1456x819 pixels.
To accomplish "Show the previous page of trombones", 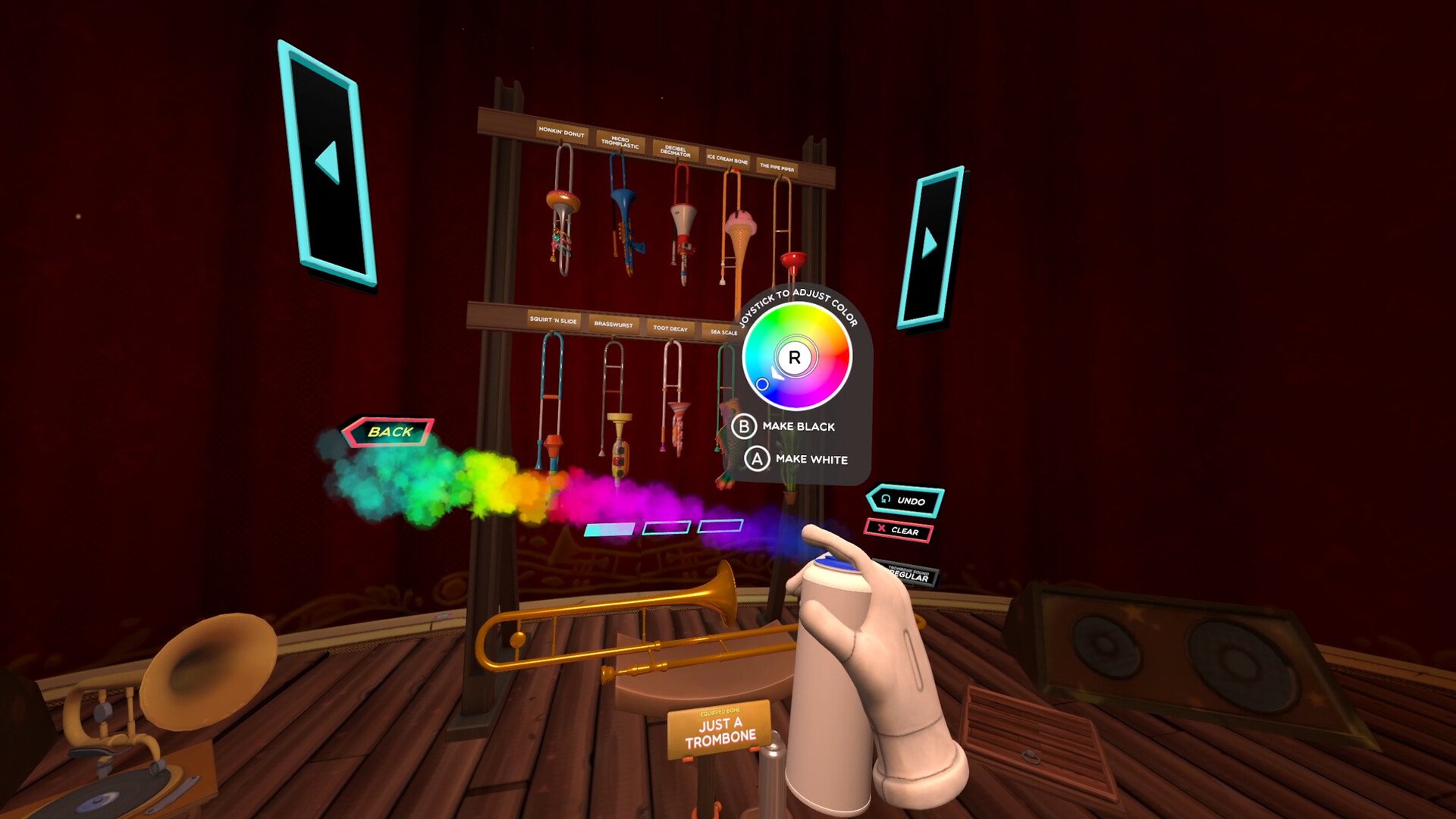I will coord(328,163).
